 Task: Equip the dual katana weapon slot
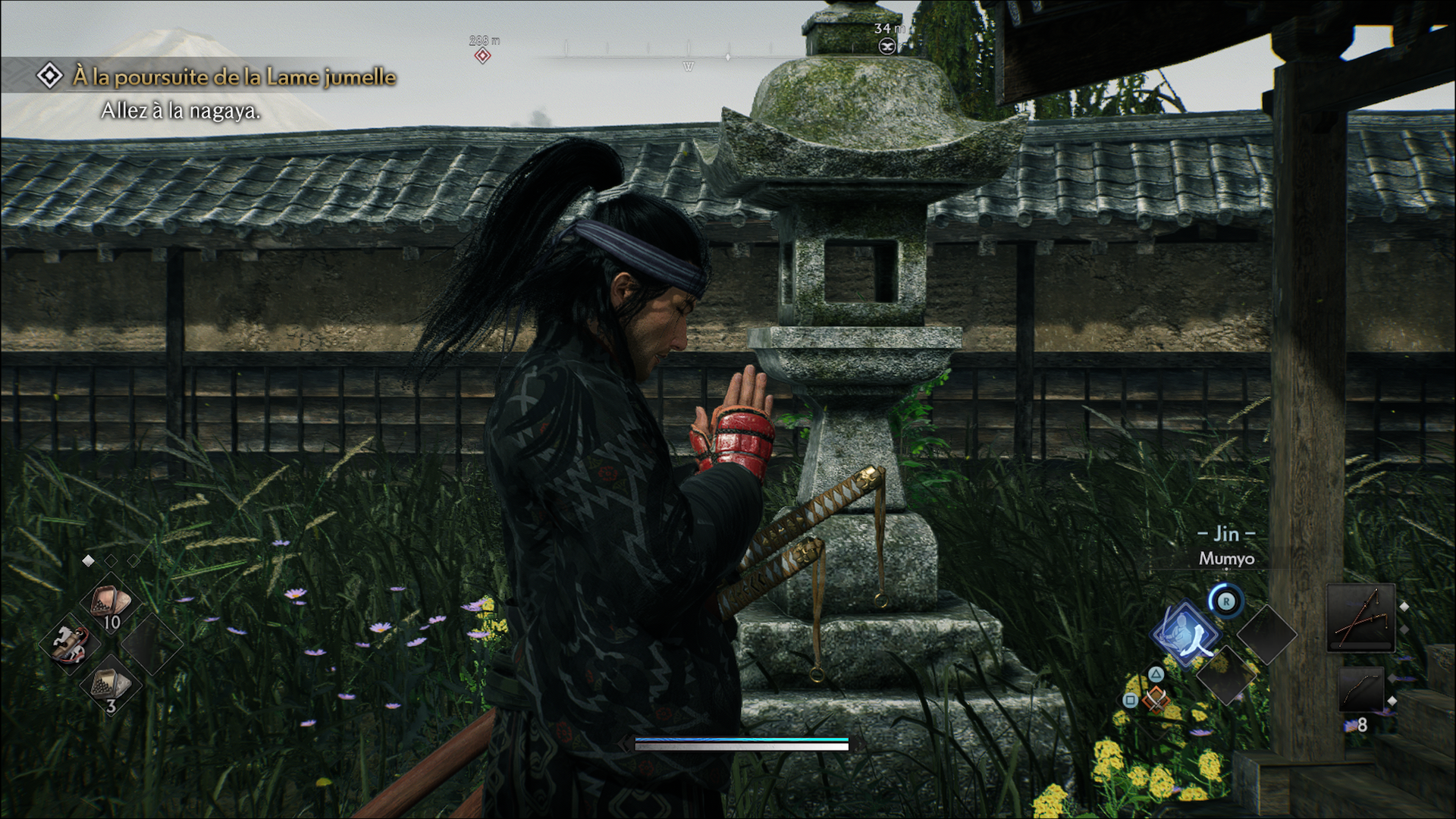click(x=1360, y=618)
